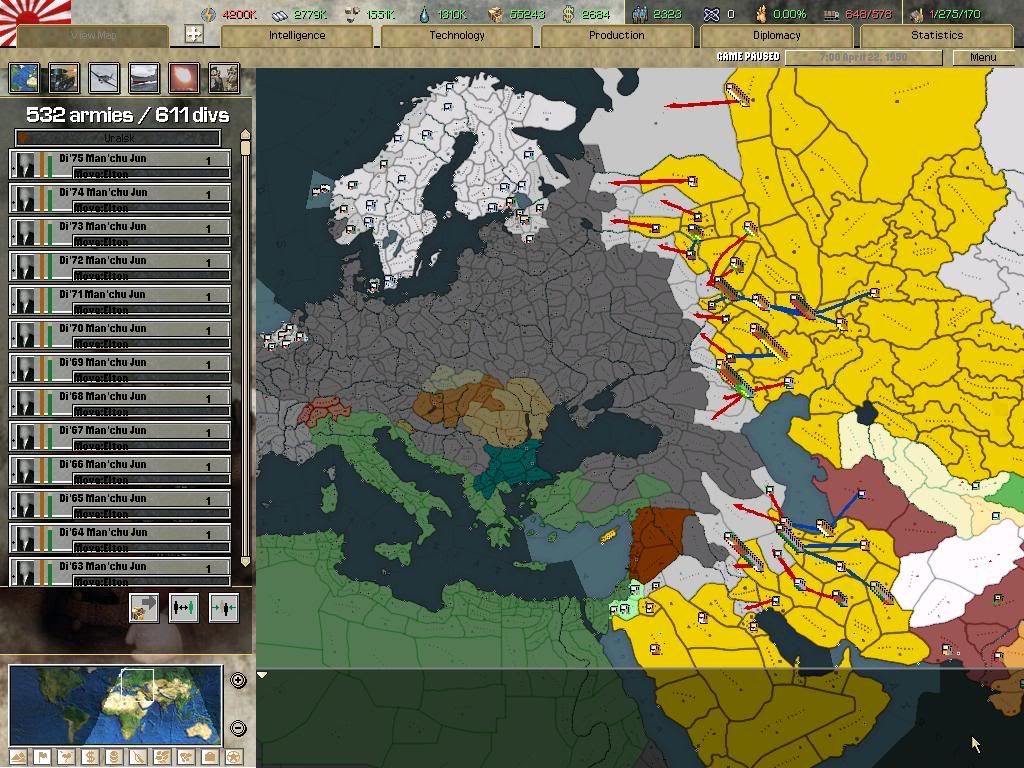Switch to the Technology tab
The height and width of the screenshot is (768, 1024).
click(x=457, y=35)
